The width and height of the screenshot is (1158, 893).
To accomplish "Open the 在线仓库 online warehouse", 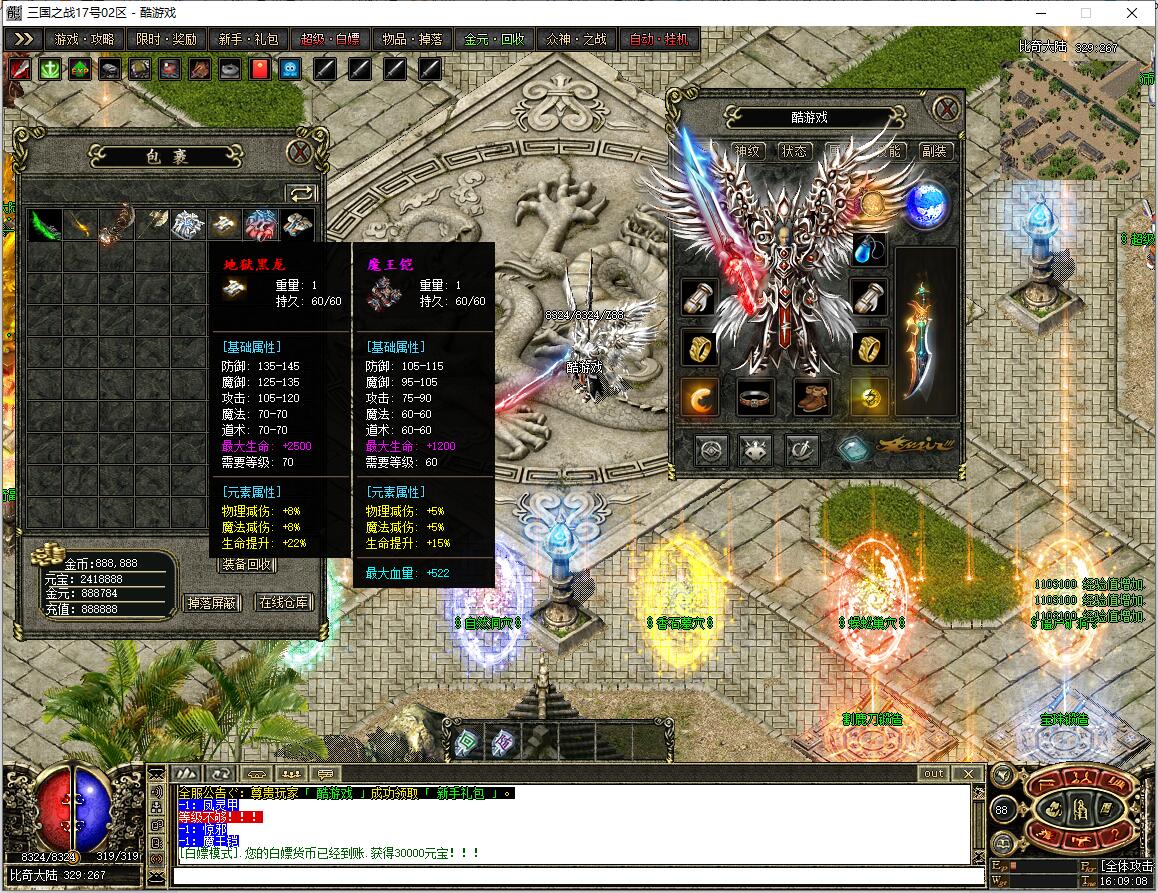I will 284,602.
